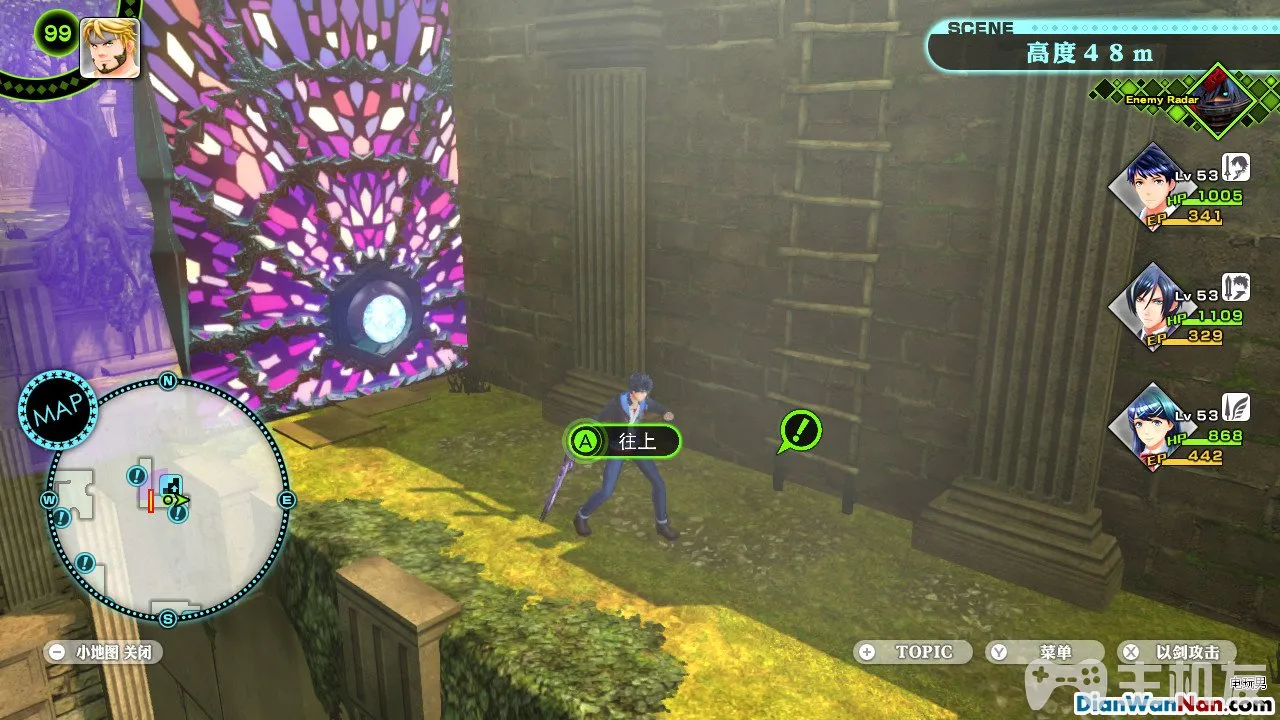This screenshot has height=720, width=1280.
Task: Click the MAP badge on the minimap
Action: pos(57,412)
